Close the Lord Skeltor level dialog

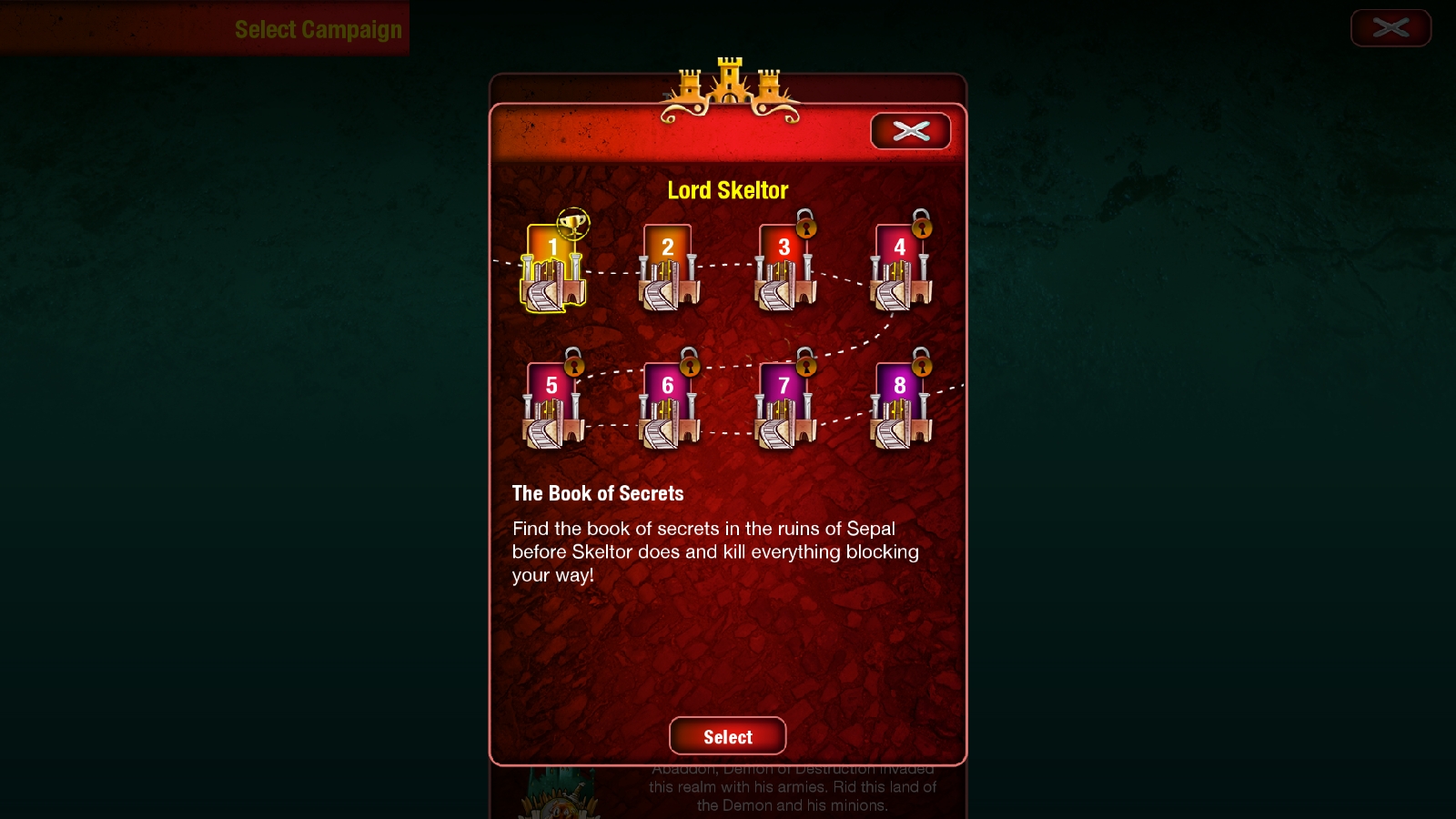point(909,131)
